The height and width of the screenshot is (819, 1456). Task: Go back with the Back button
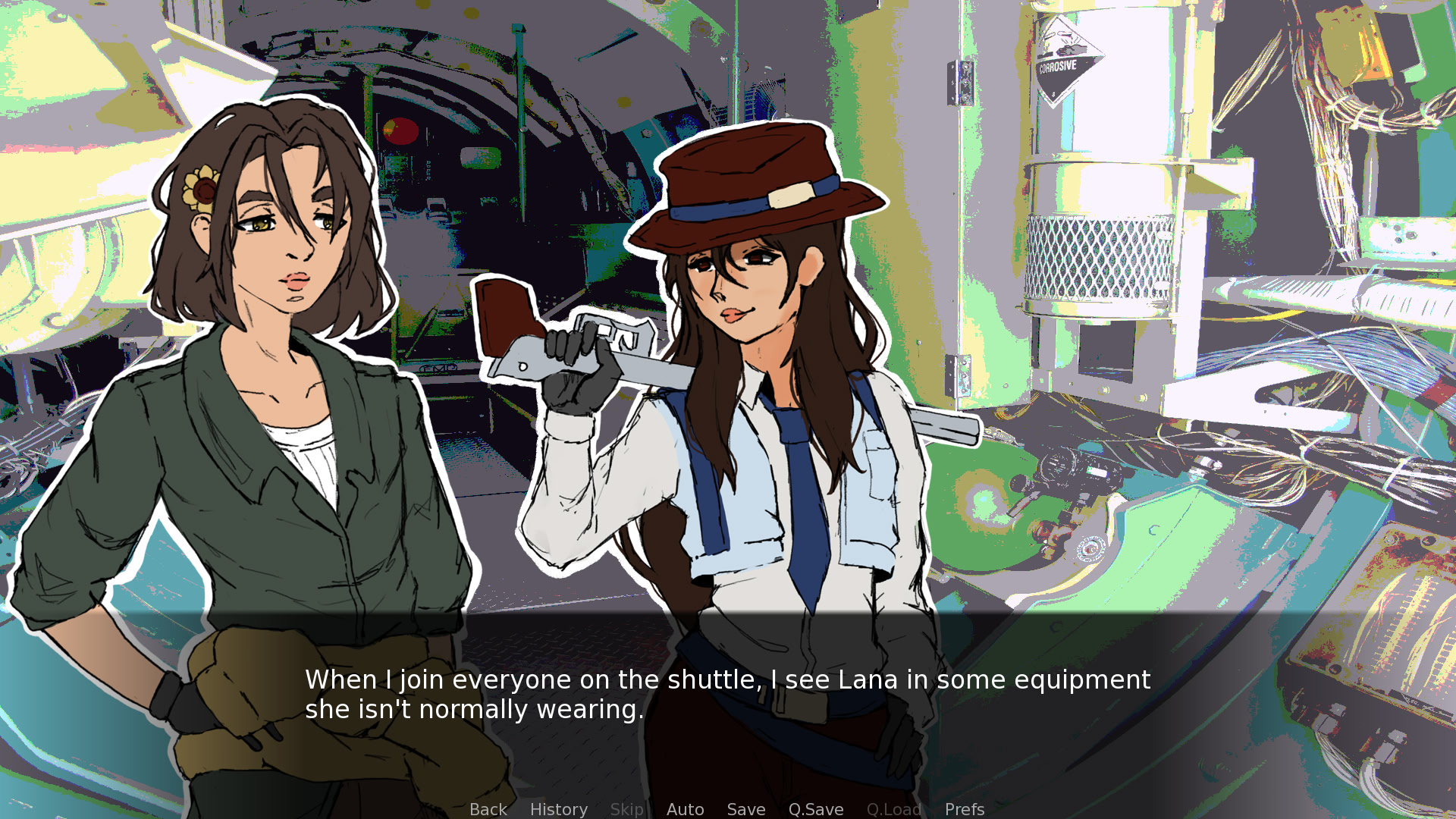pos(488,809)
